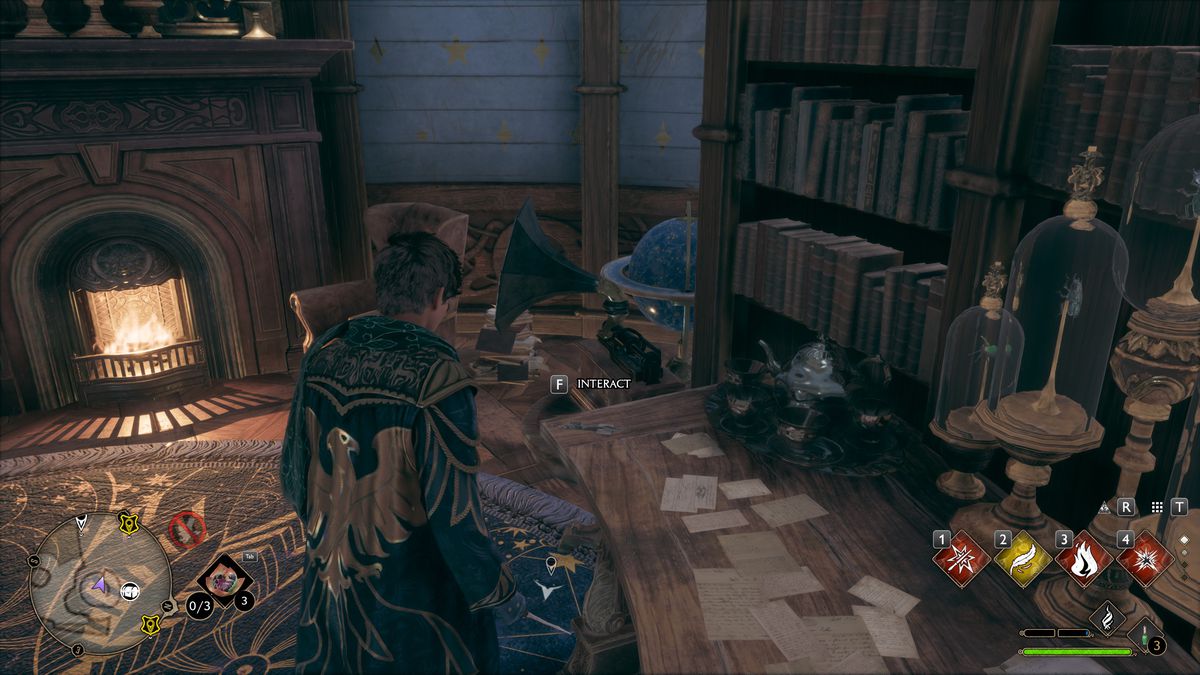Select the white chest marker on minimap

(x=129, y=591)
